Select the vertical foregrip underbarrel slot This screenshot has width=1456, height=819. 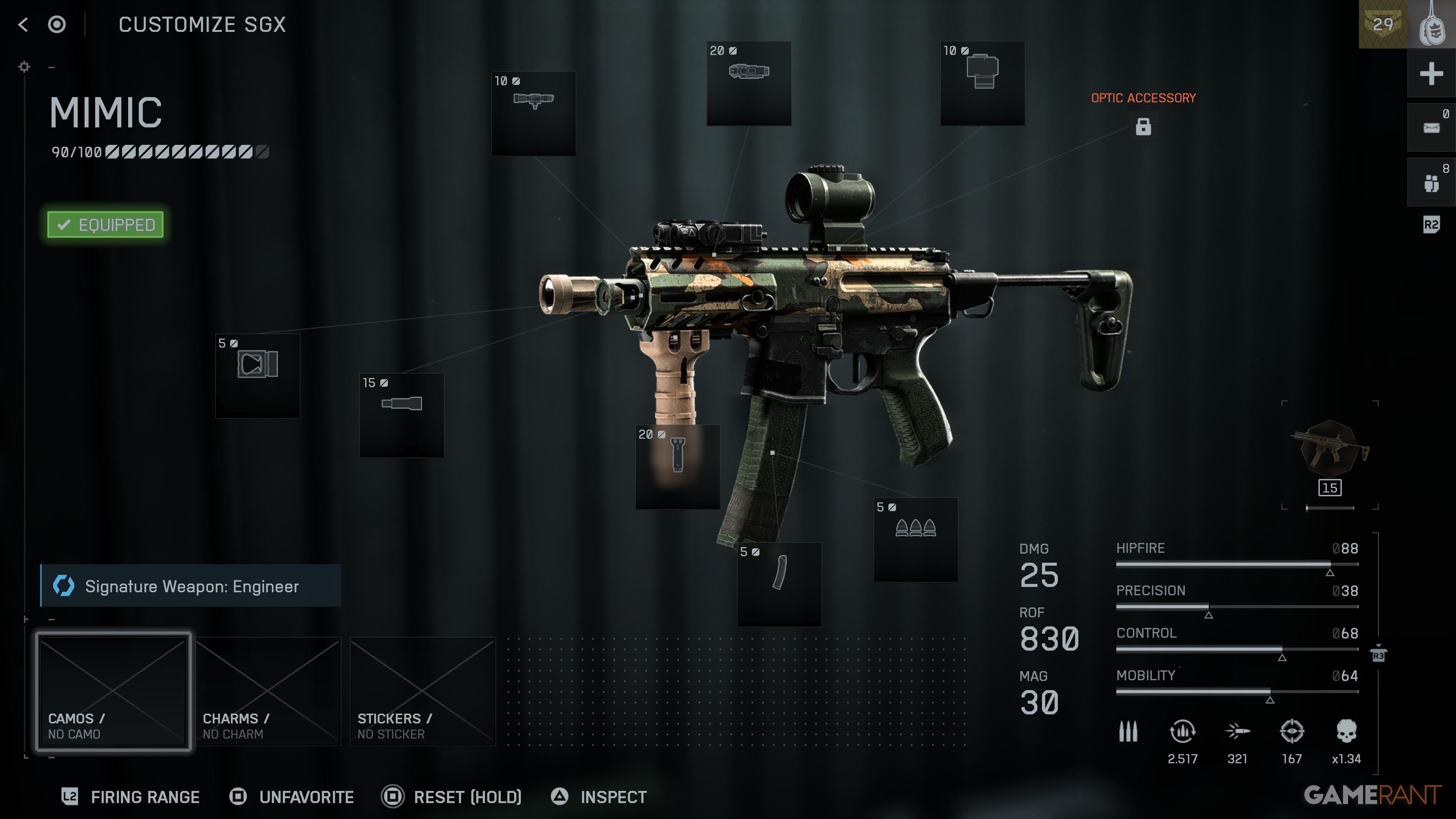678,467
